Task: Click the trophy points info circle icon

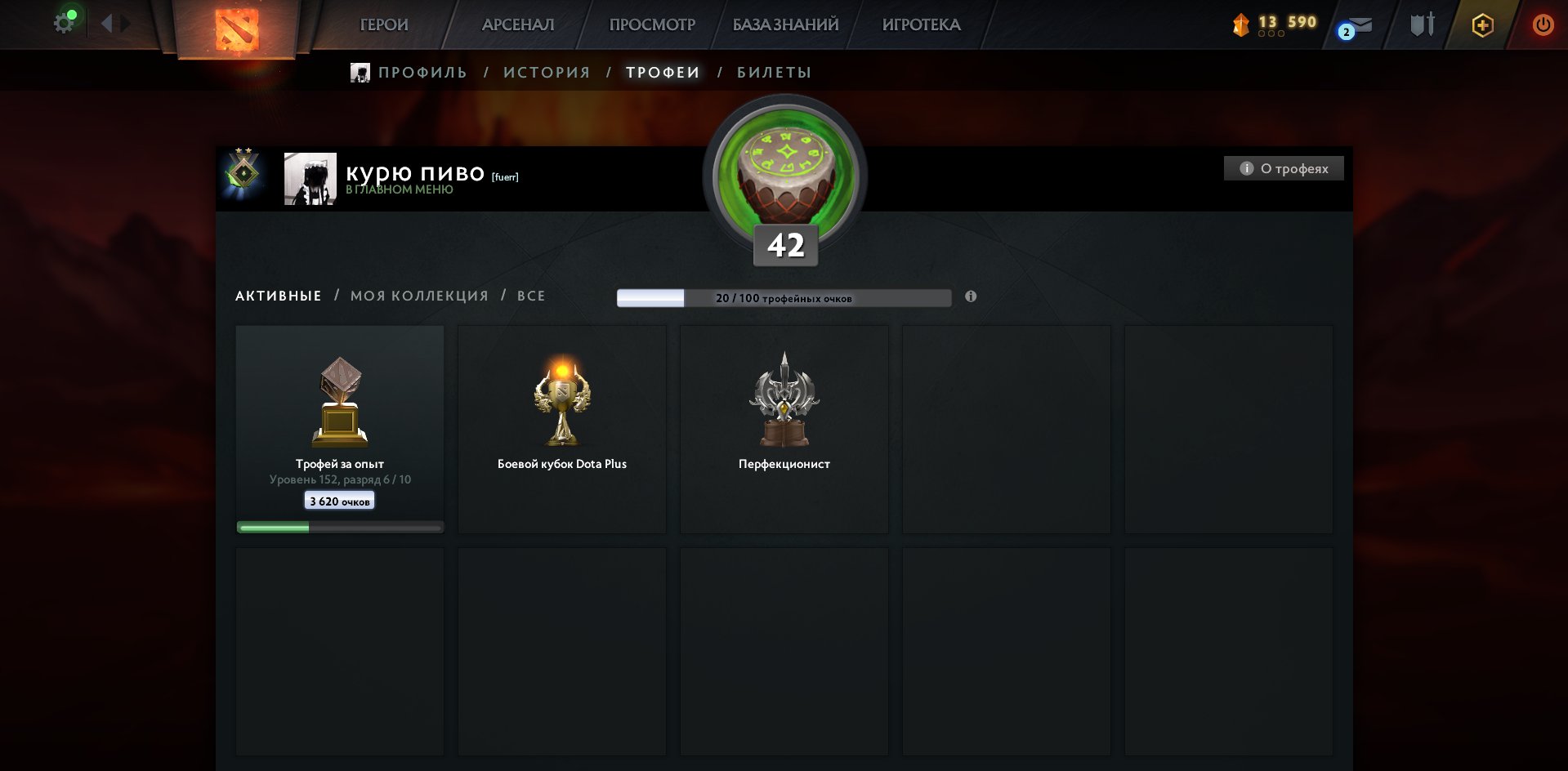Action: coord(970,297)
